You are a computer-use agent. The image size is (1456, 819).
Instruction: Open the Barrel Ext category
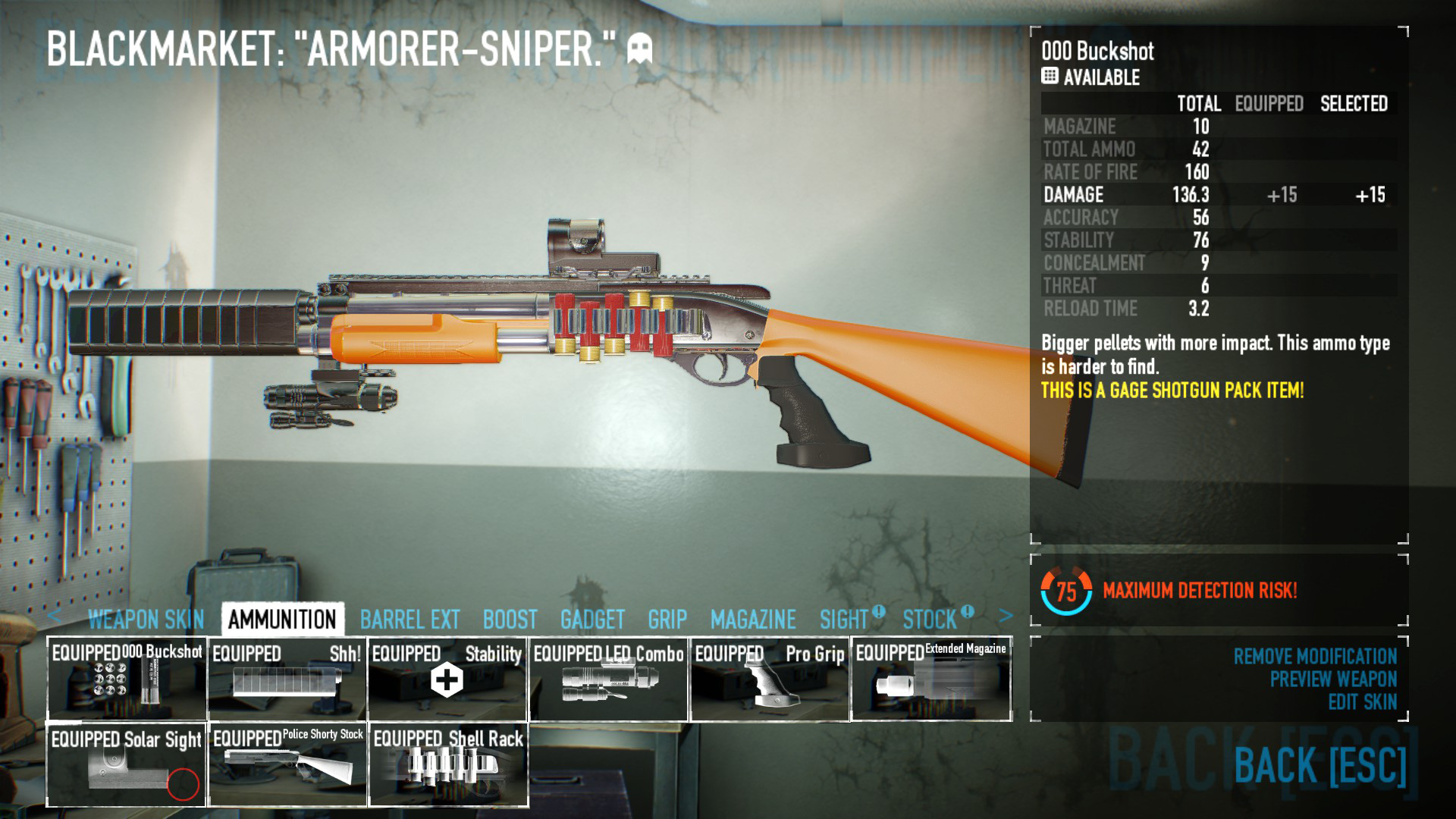[x=409, y=620]
